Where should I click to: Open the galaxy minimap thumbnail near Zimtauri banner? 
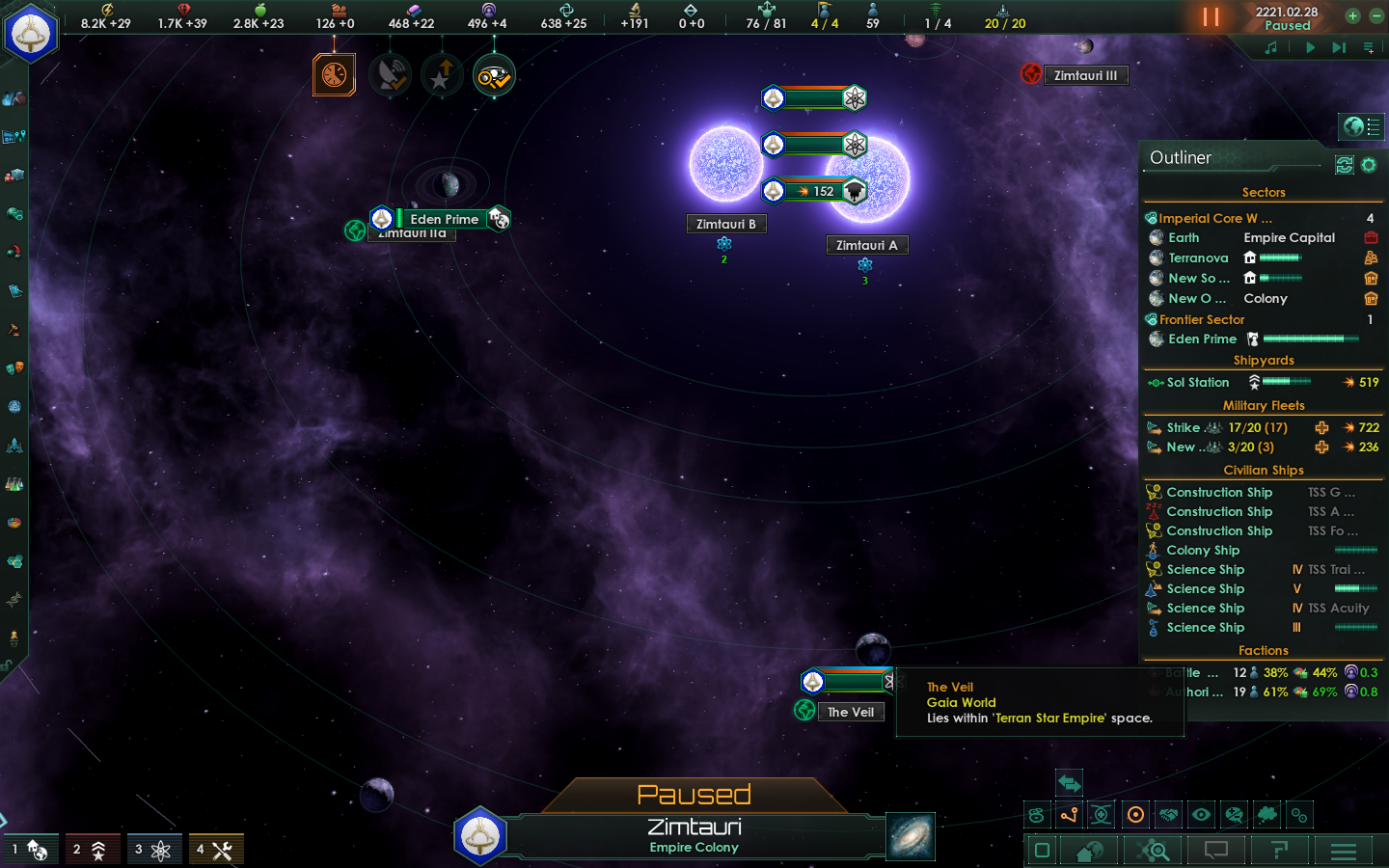pyautogui.click(x=911, y=837)
